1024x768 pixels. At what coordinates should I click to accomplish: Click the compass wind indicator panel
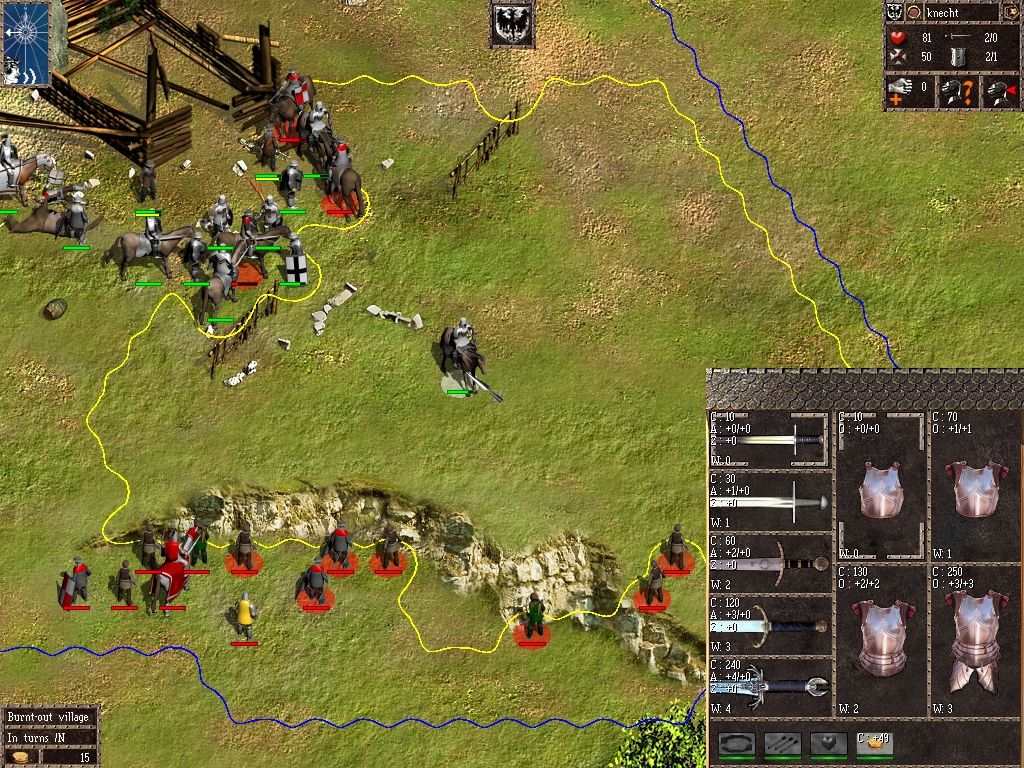25,45
